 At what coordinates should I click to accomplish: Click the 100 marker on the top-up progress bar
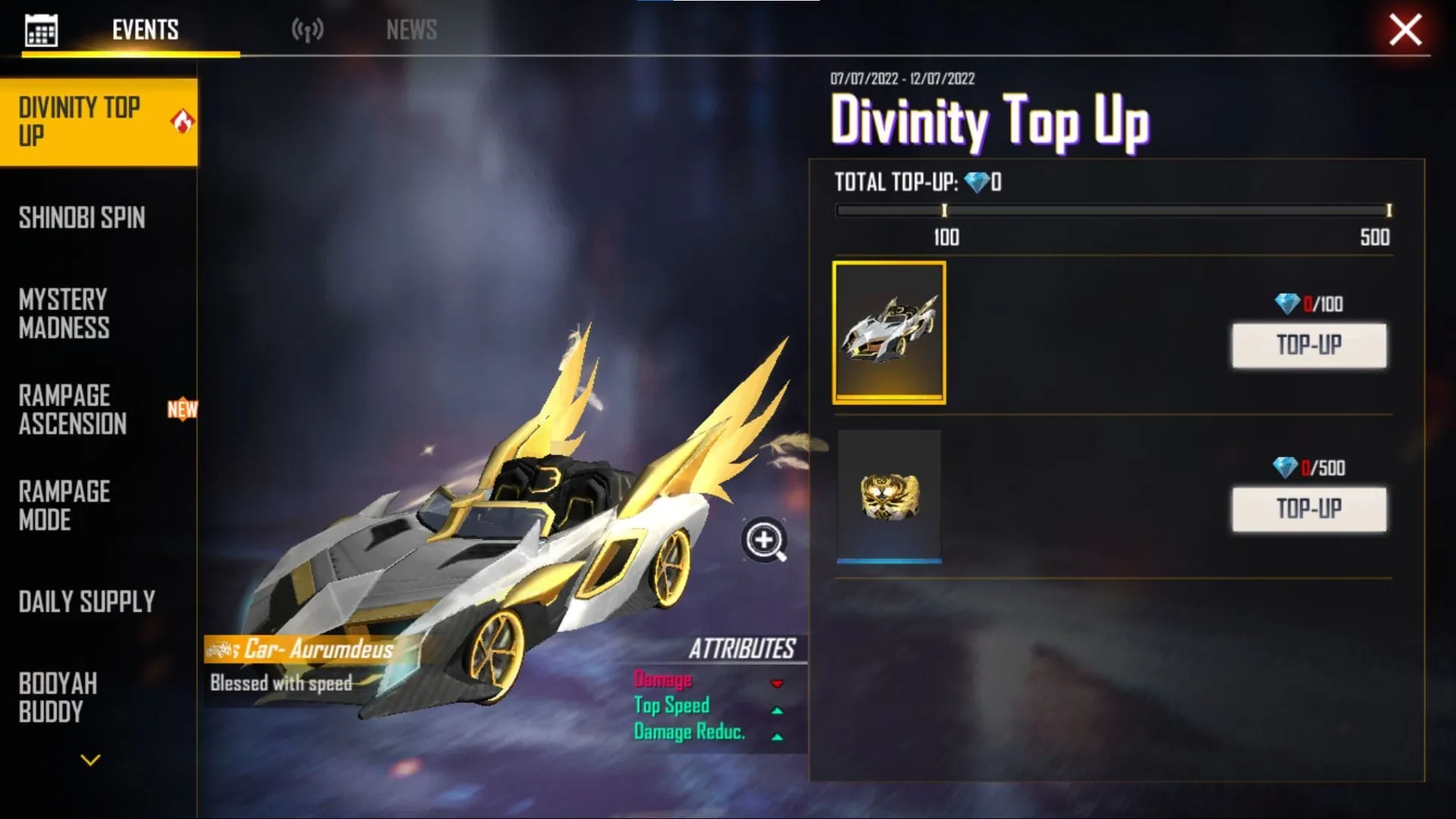(944, 211)
